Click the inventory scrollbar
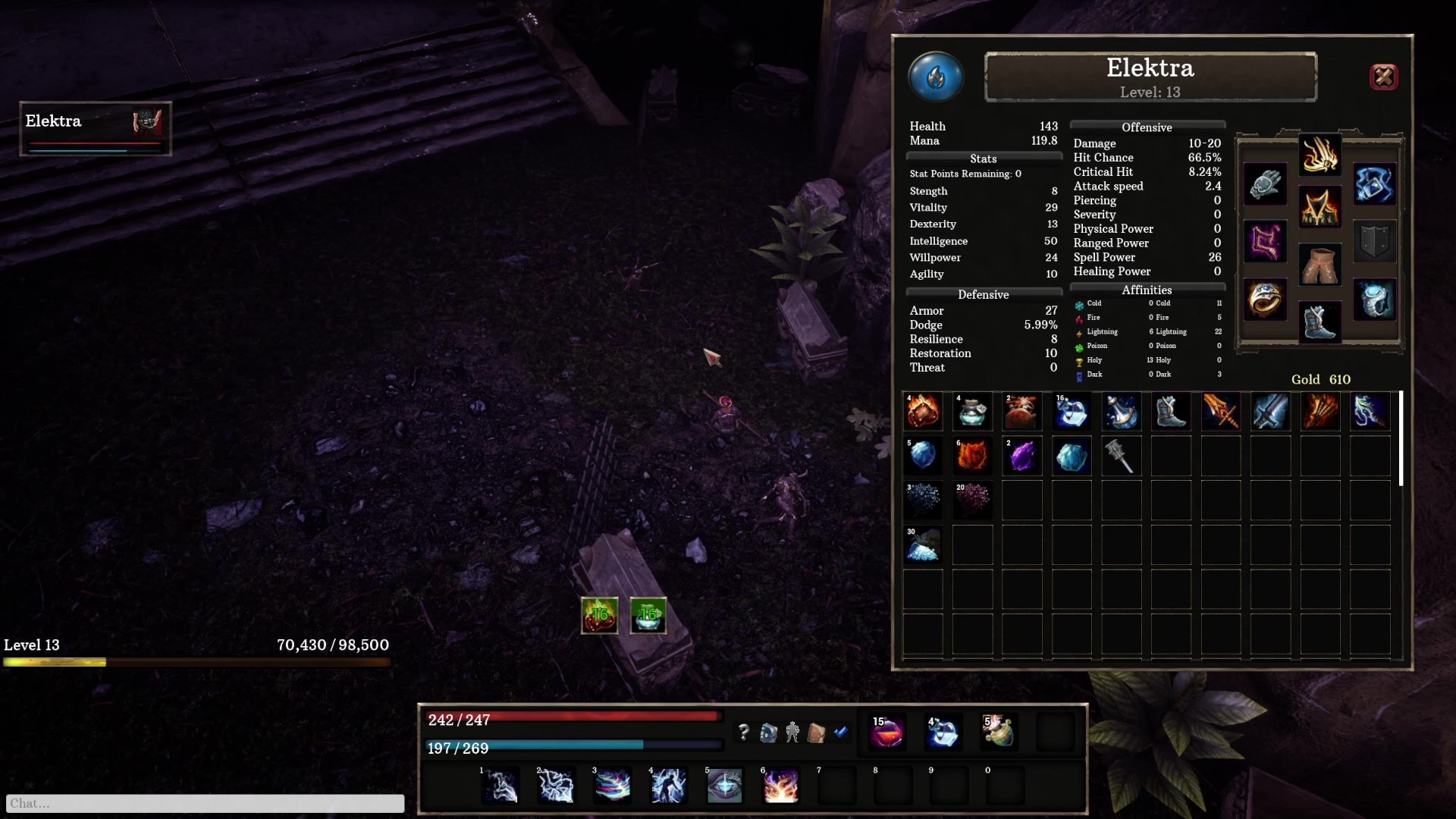The image size is (1456, 819). (1401, 438)
